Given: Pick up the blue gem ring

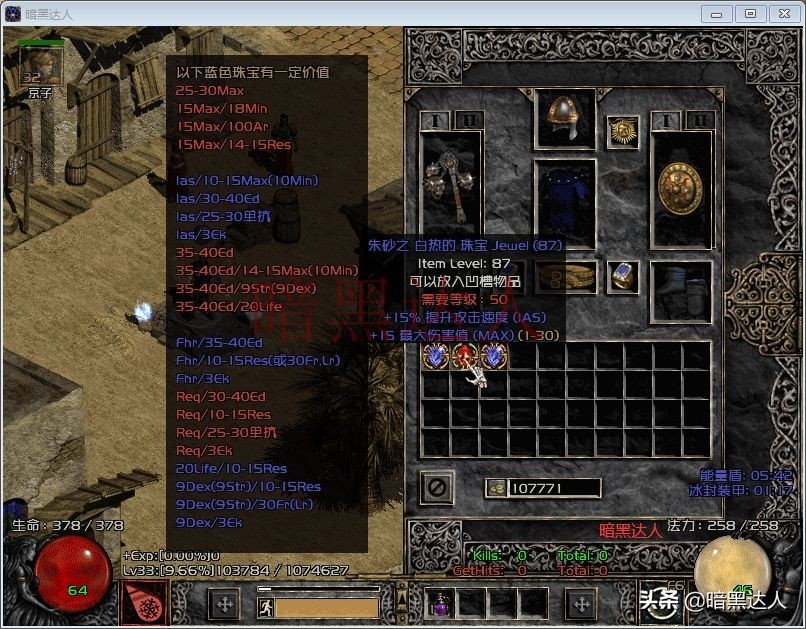Looking at the screenshot, I should click(x=623, y=277).
